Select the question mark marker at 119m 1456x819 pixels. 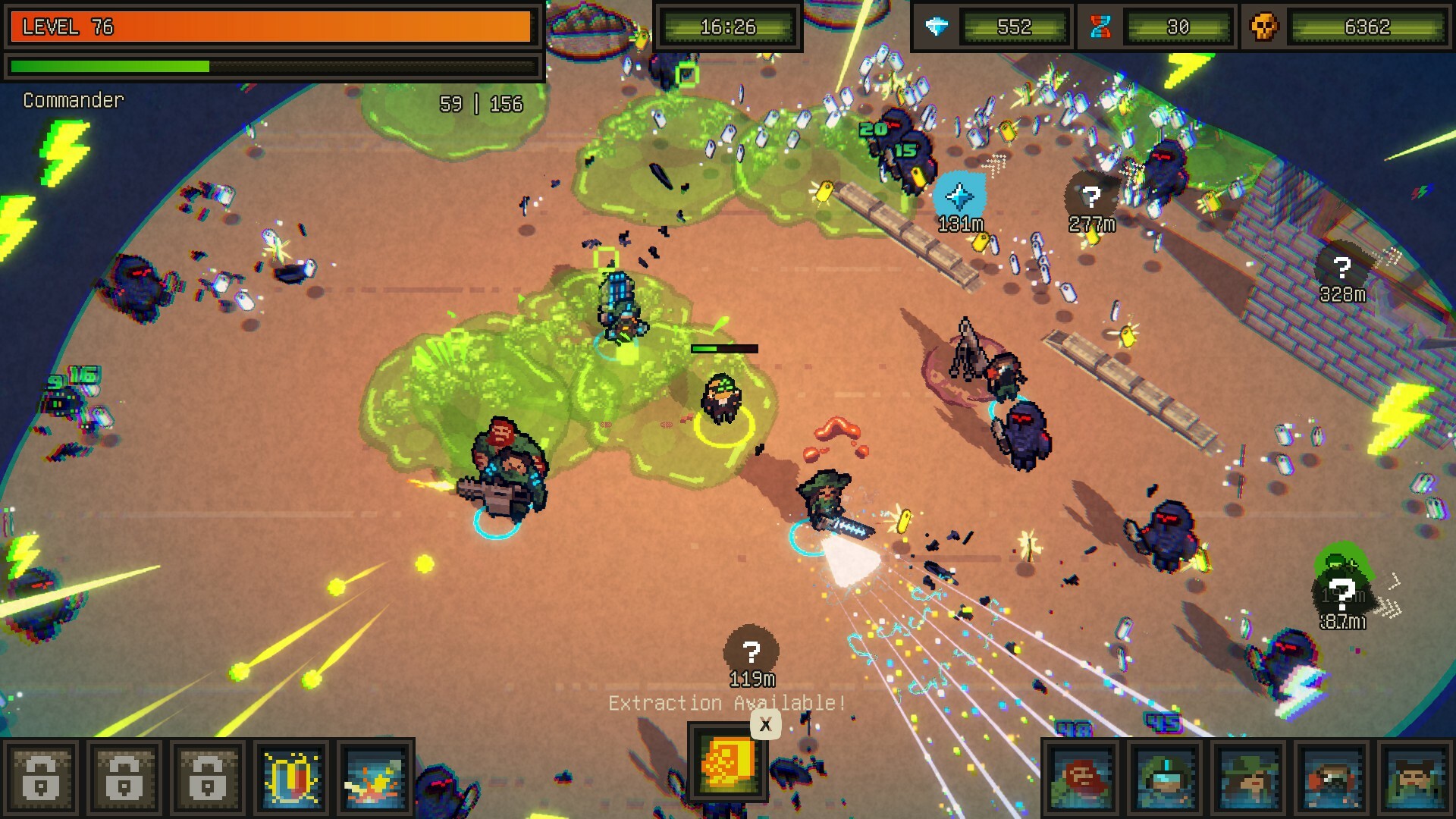pyautogui.click(x=751, y=651)
